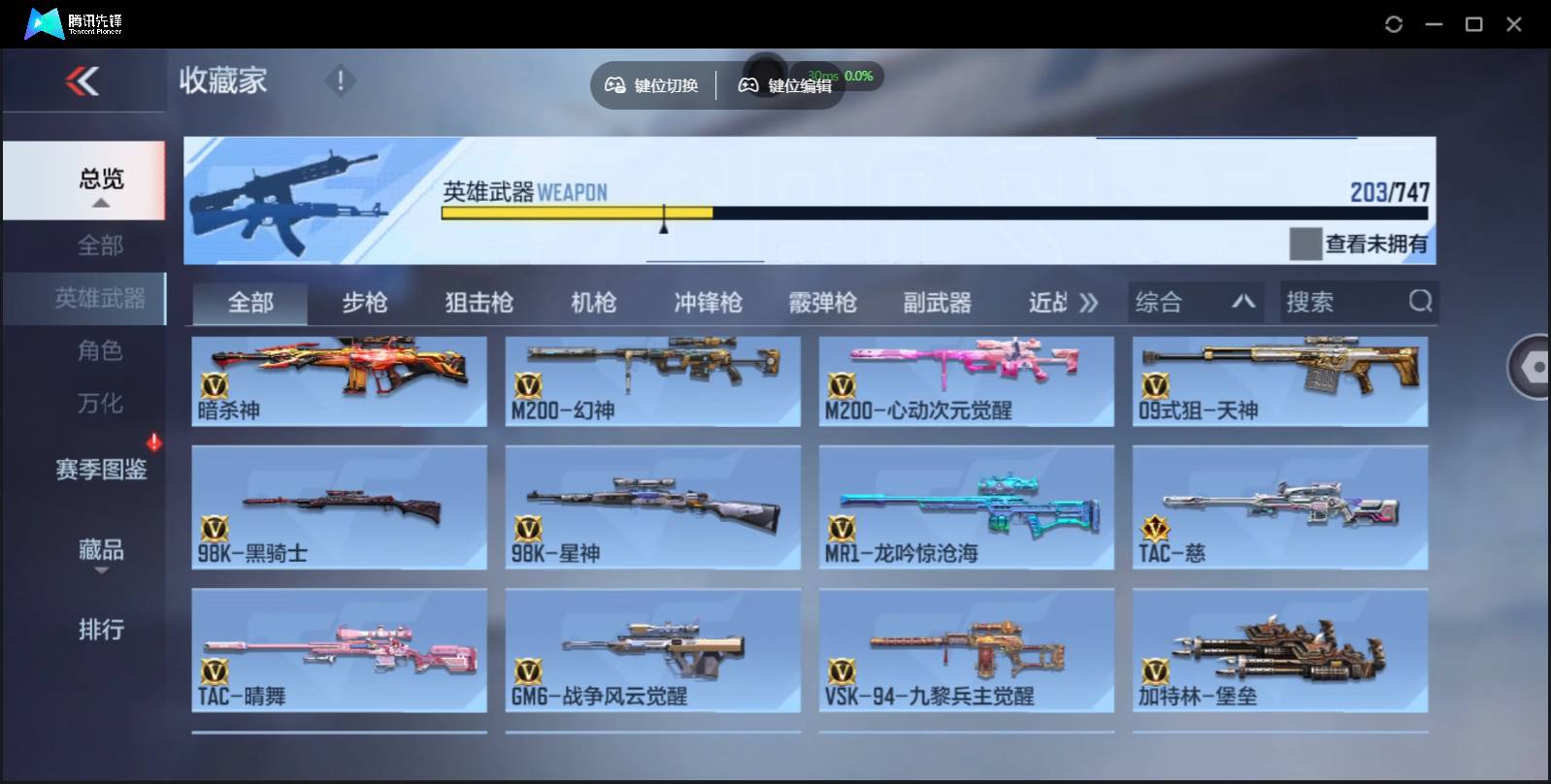Select 排行 in the left sidebar
Image resolution: width=1551 pixels, height=784 pixels.
point(100,630)
